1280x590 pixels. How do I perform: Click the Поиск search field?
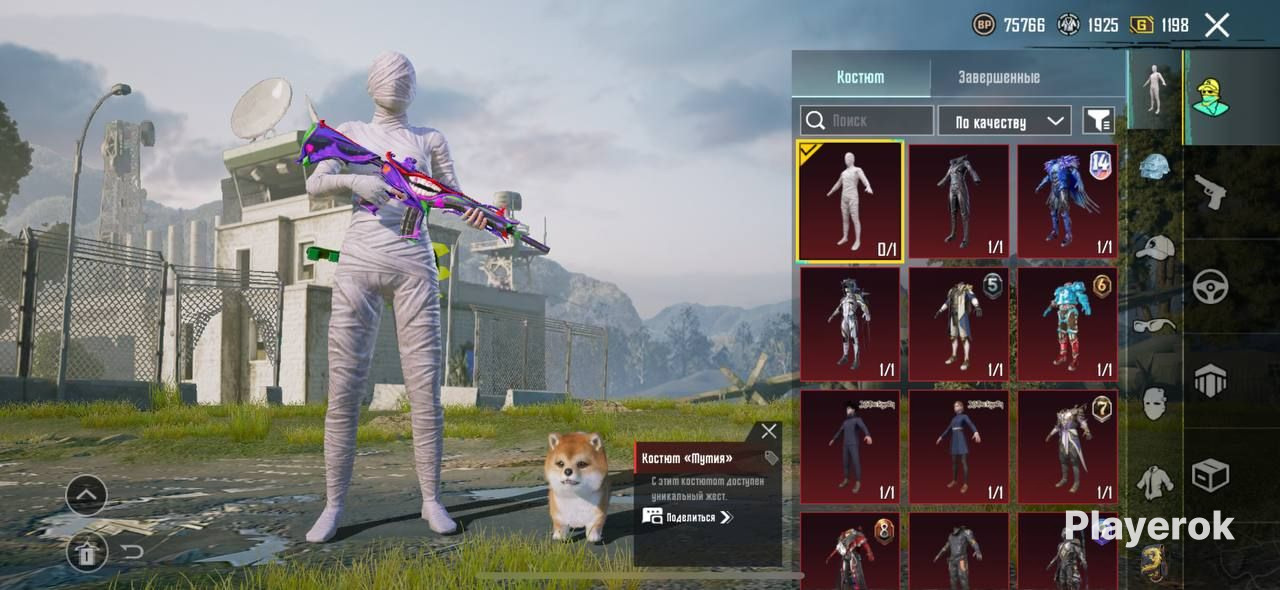pyautogui.click(x=867, y=121)
